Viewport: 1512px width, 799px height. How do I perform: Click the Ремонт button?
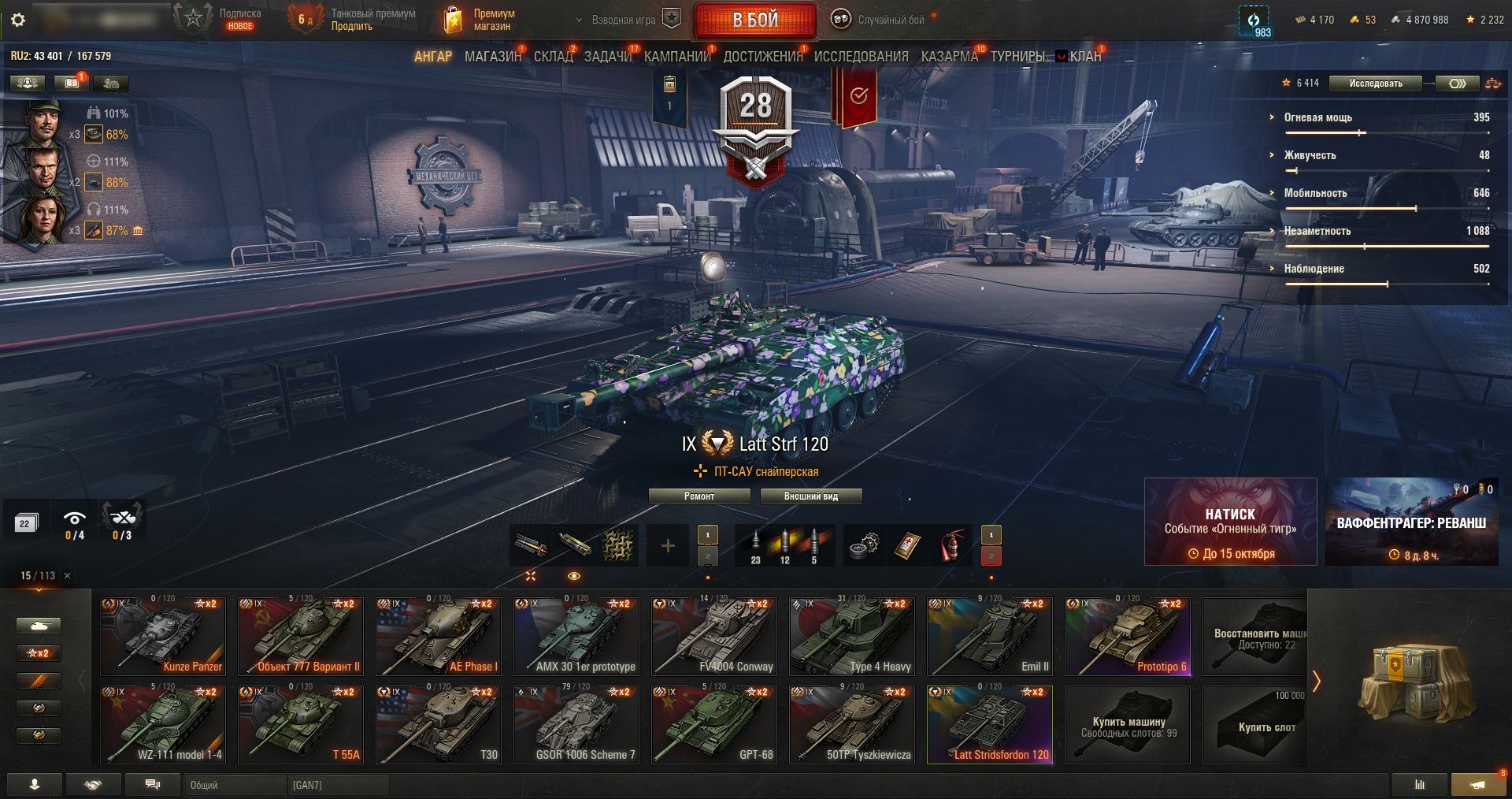(x=699, y=496)
